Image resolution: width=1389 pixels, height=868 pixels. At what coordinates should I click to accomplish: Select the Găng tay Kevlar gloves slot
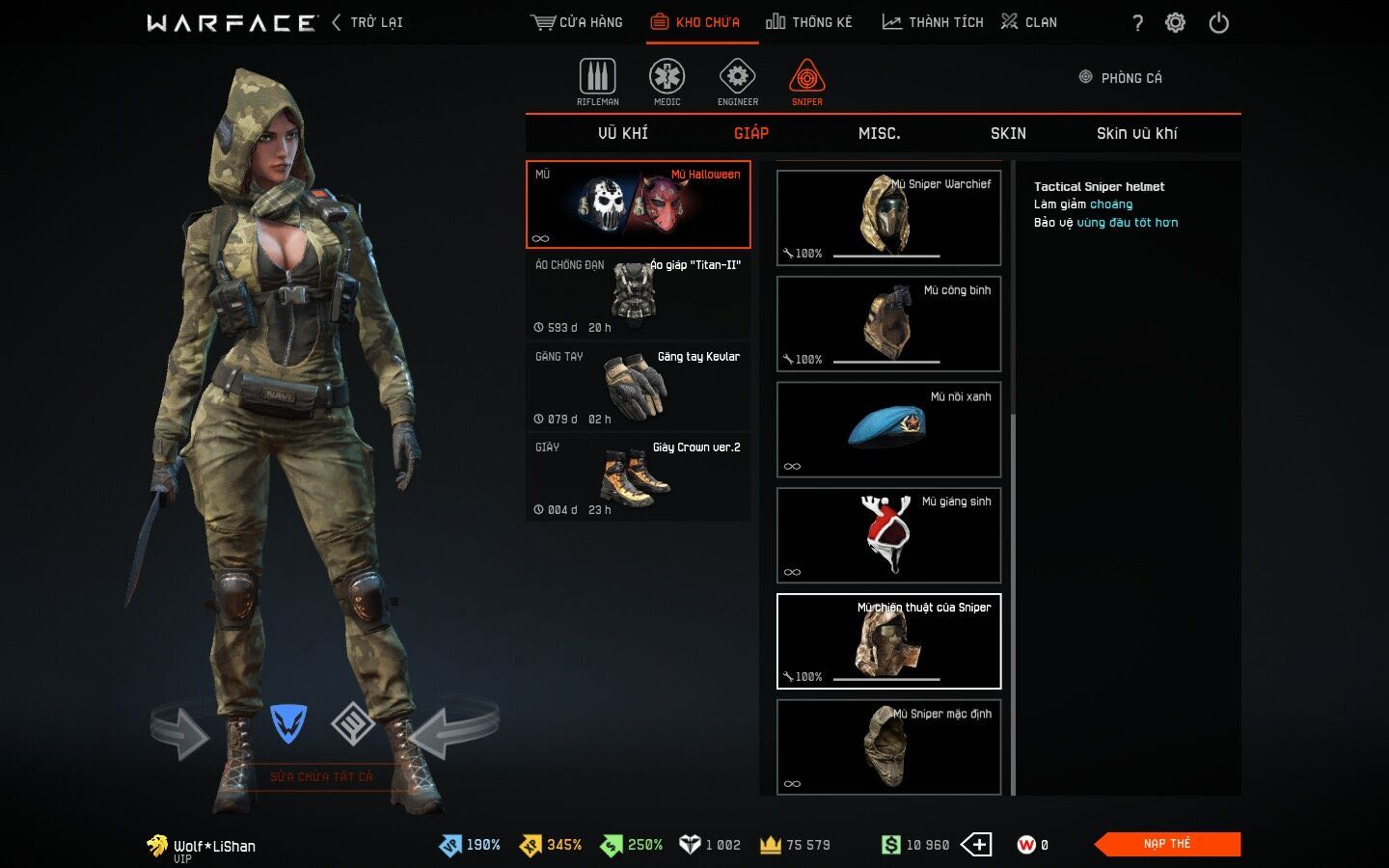tap(638, 387)
